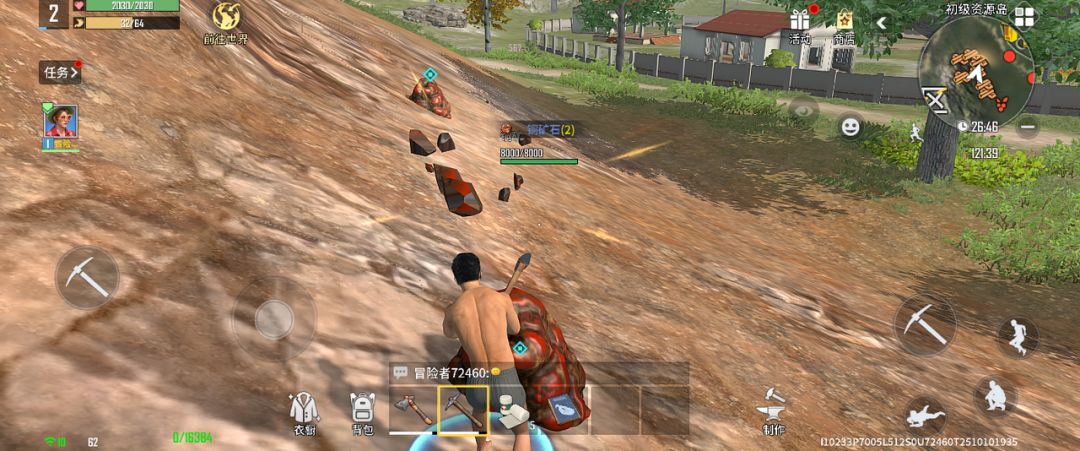Open the four-square grid menu
Image resolution: width=1080 pixels, height=451 pixels.
1024,17
